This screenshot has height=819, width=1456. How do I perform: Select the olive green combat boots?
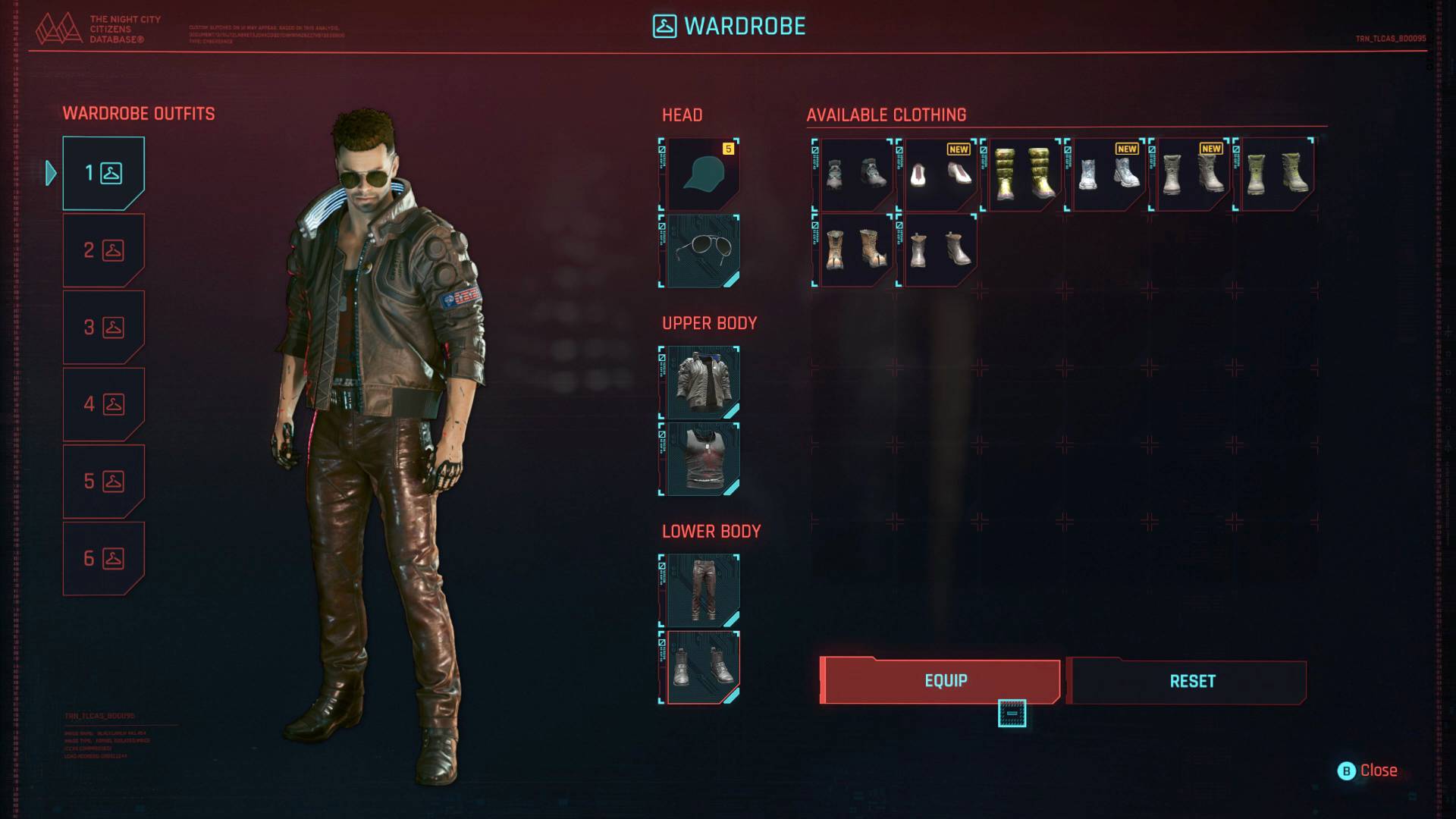(x=1276, y=174)
